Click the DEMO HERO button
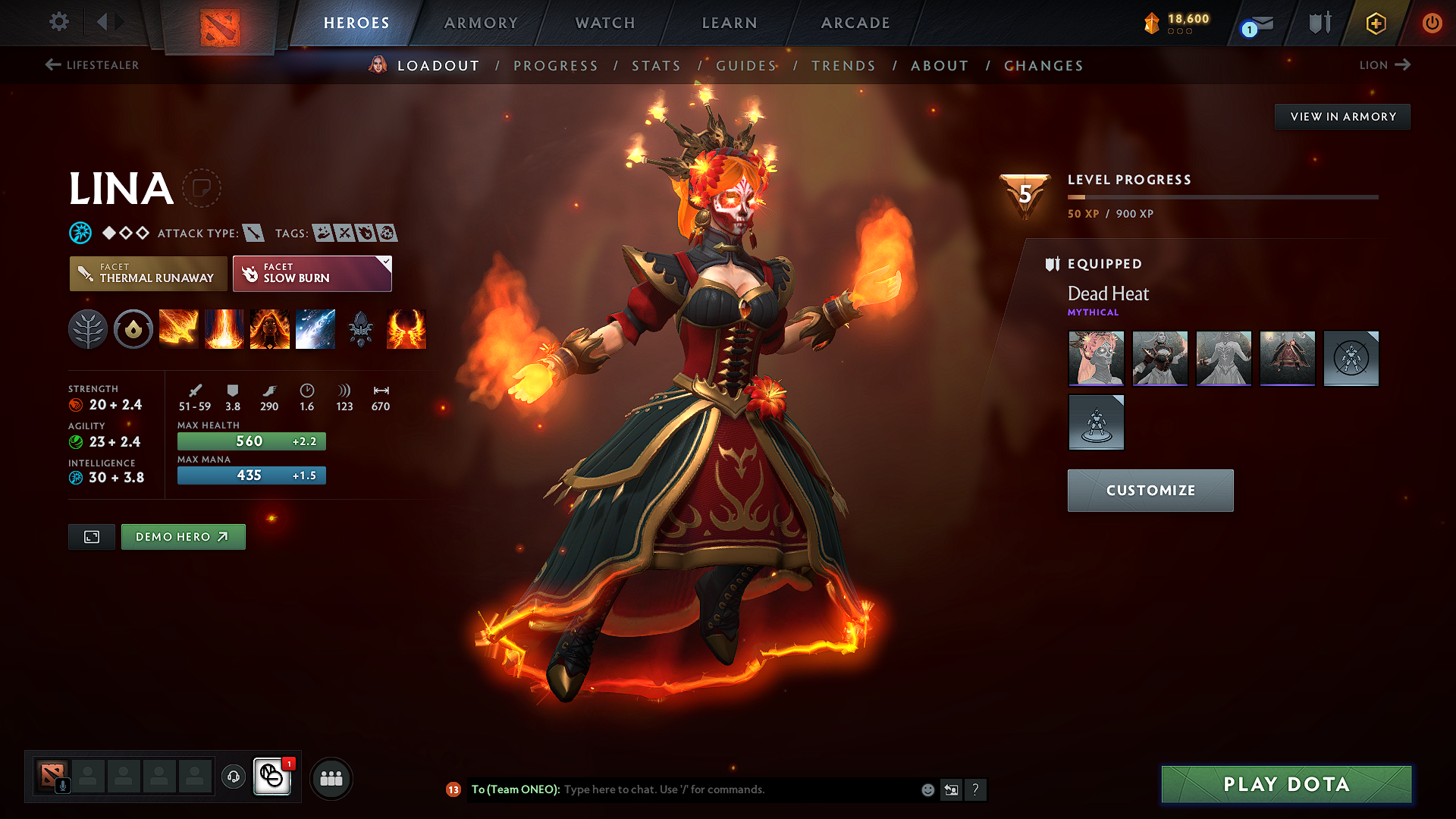Screen dimensions: 1456x819 pyautogui.click(x=183, y=536)
